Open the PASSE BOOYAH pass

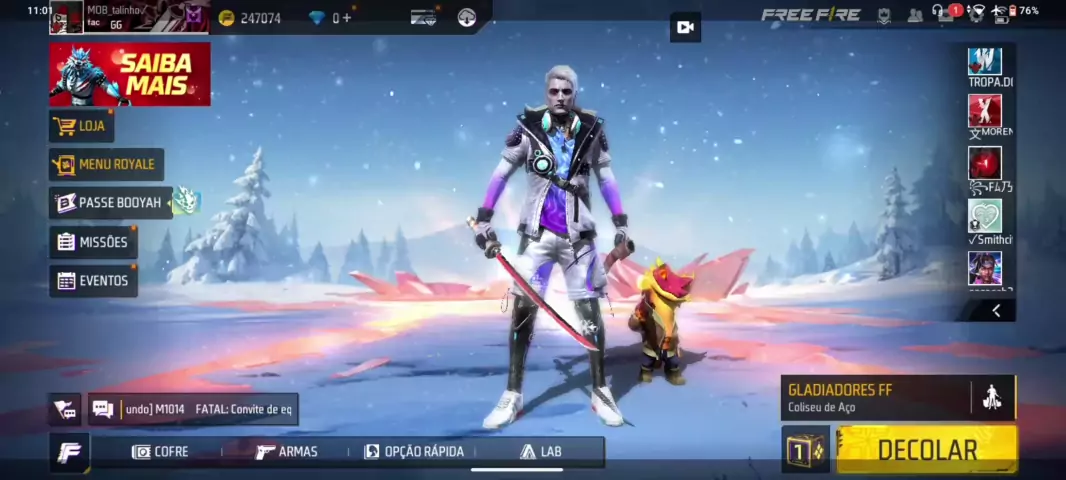coord(110,202)
